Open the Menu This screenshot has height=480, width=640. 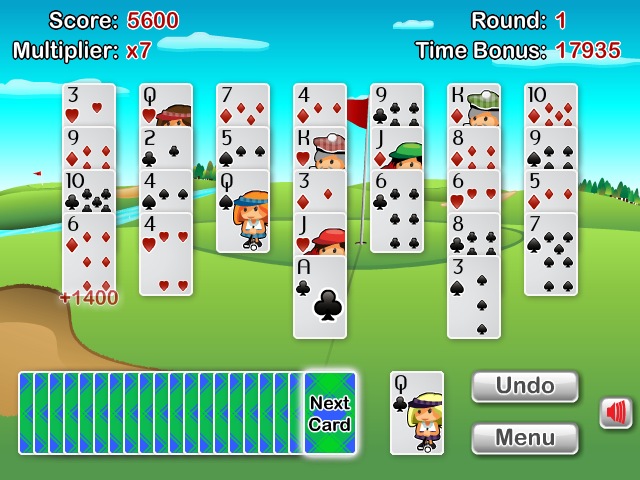(524, 438)
